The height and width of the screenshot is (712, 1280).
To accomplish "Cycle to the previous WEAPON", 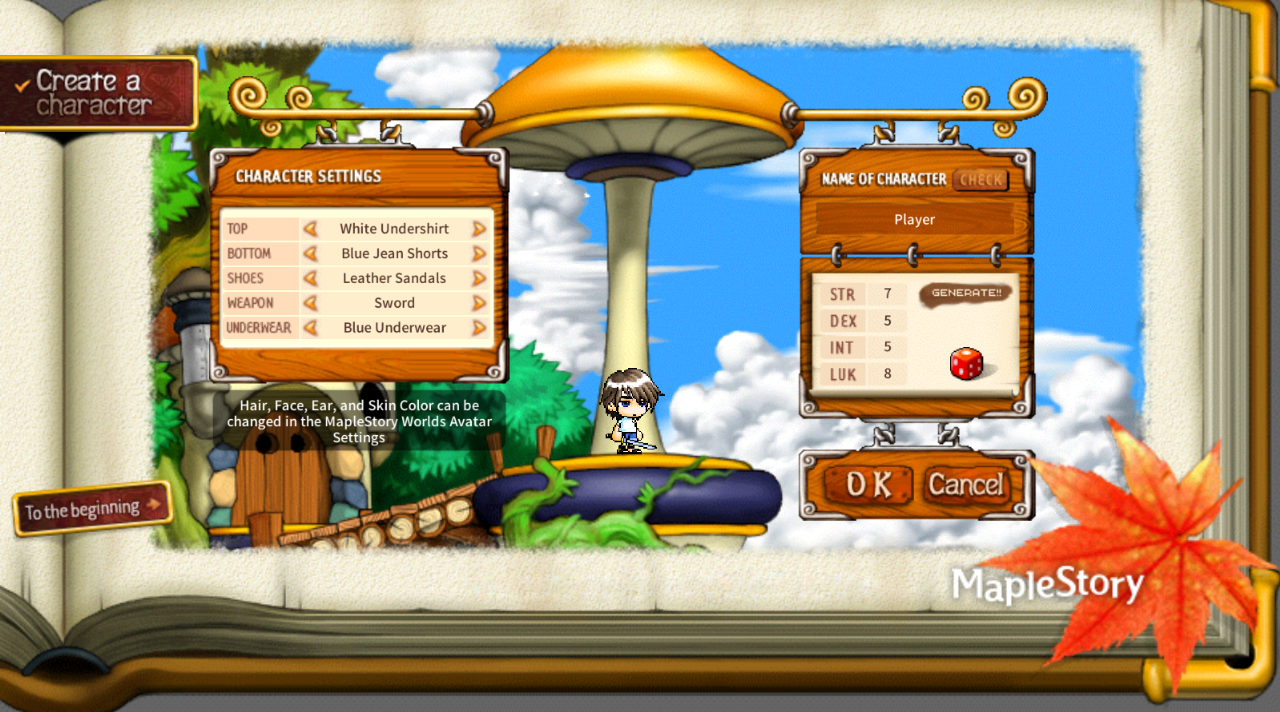I will (x=311, y=303).
